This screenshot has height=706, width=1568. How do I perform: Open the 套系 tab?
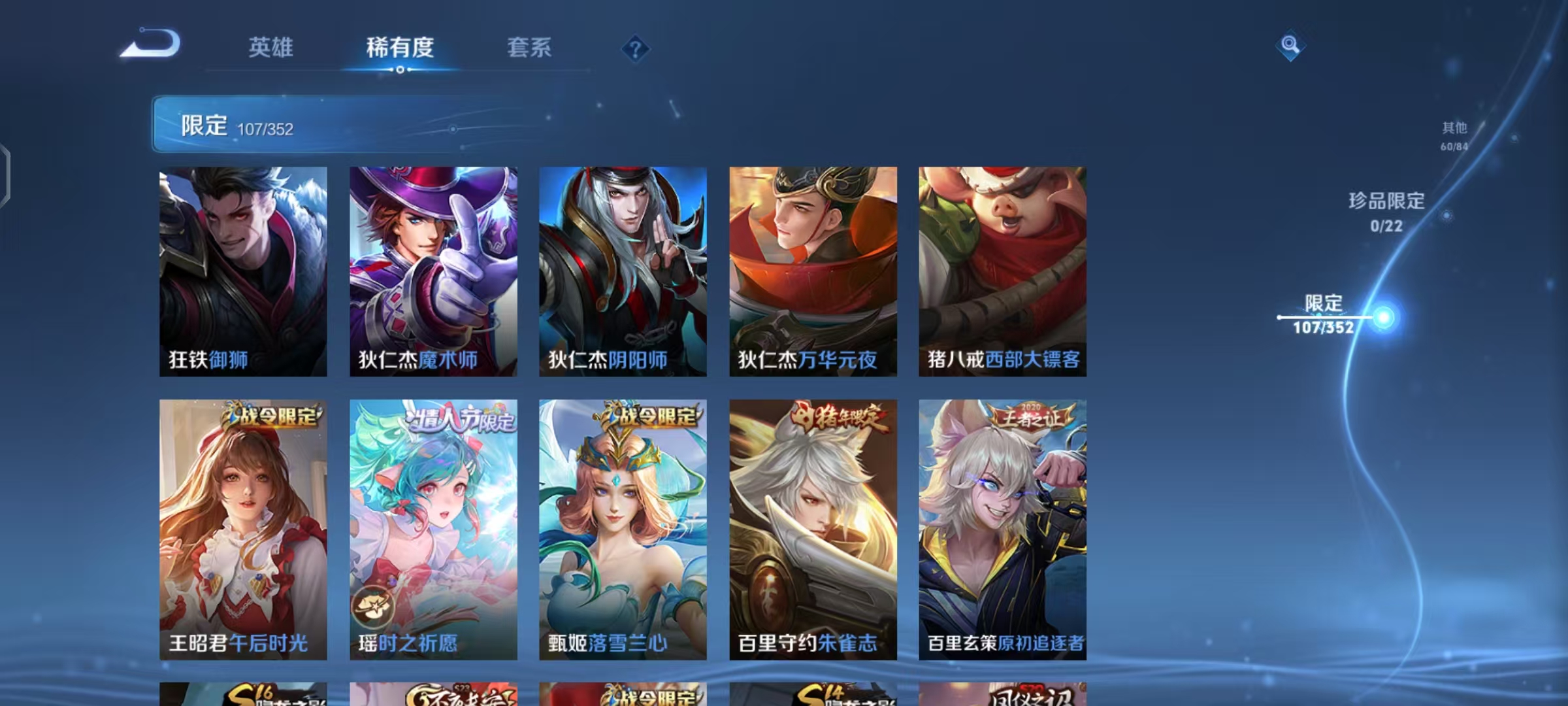(529, 48)
